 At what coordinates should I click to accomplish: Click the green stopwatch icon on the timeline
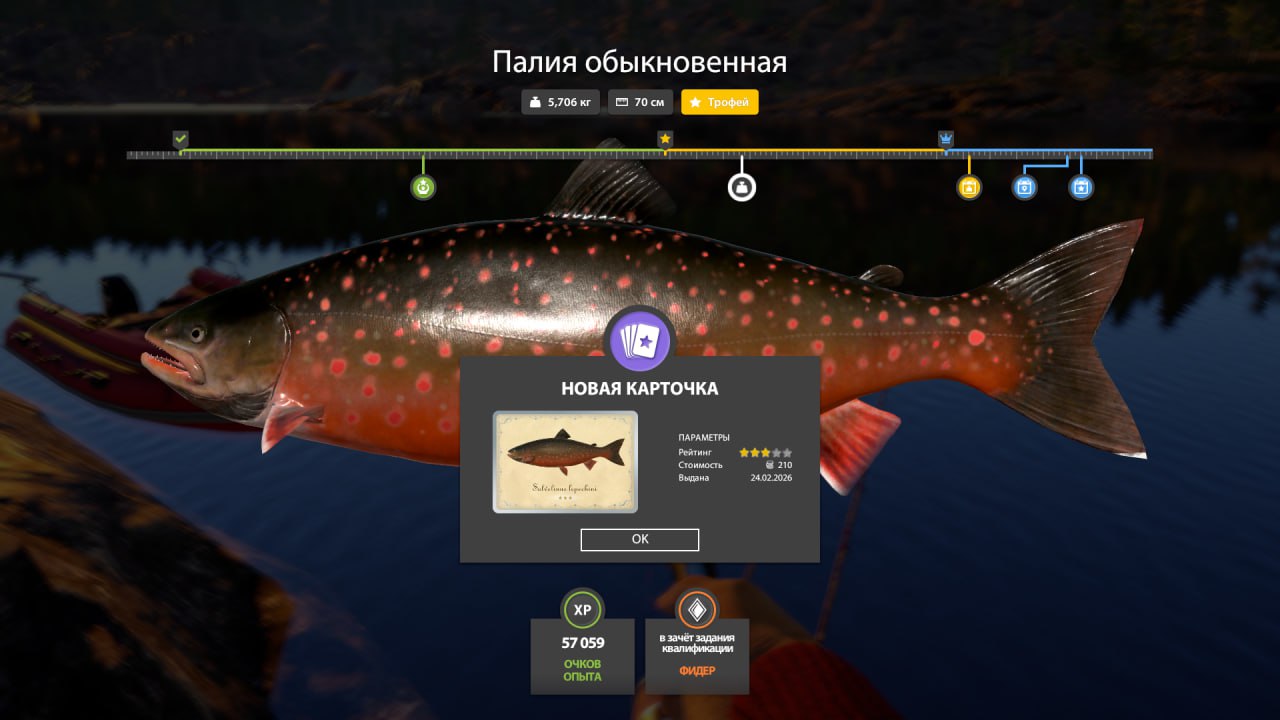(x=422, y=185)
